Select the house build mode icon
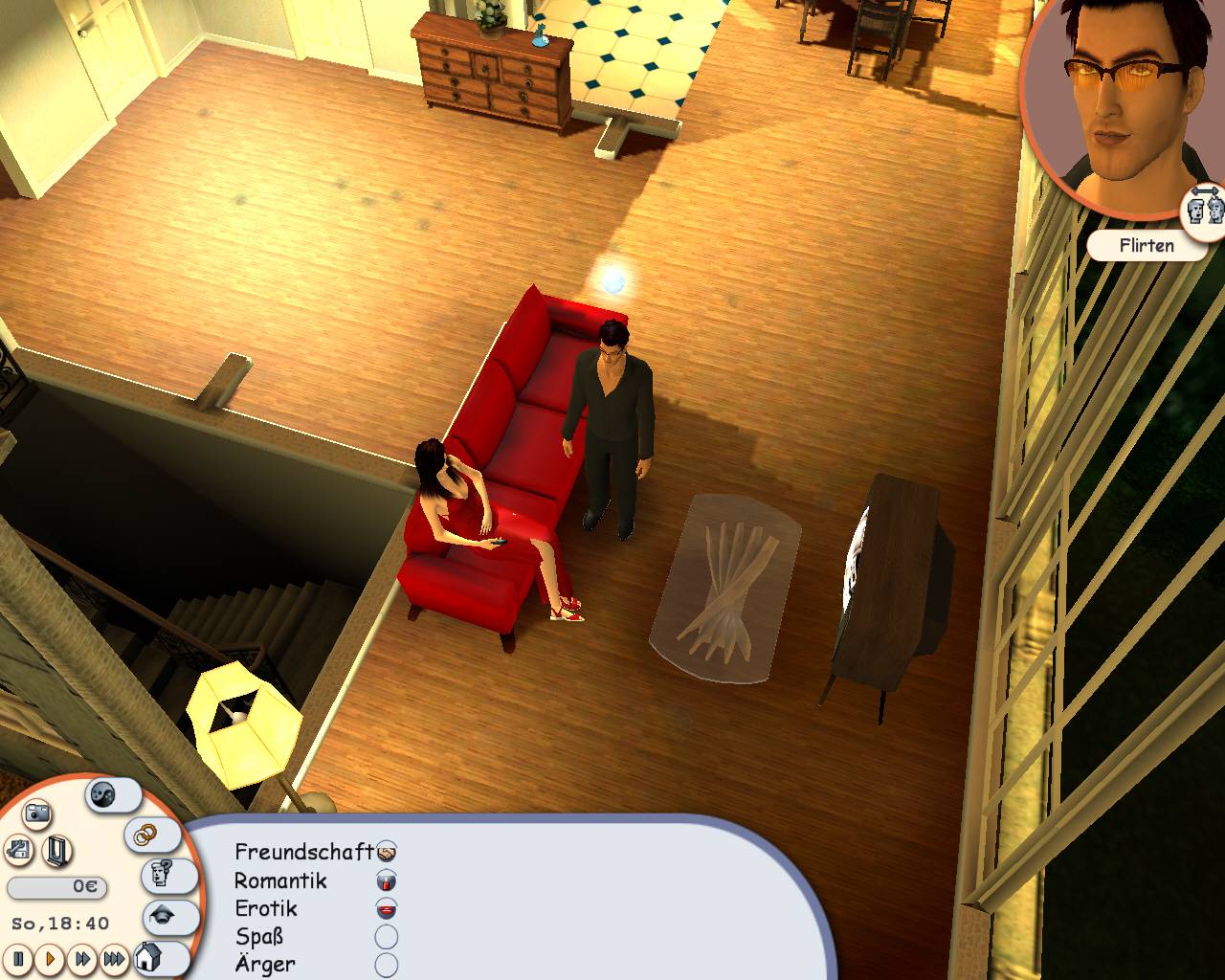Viewport: 1225px width, 980px height. click(x=148, y=959)
